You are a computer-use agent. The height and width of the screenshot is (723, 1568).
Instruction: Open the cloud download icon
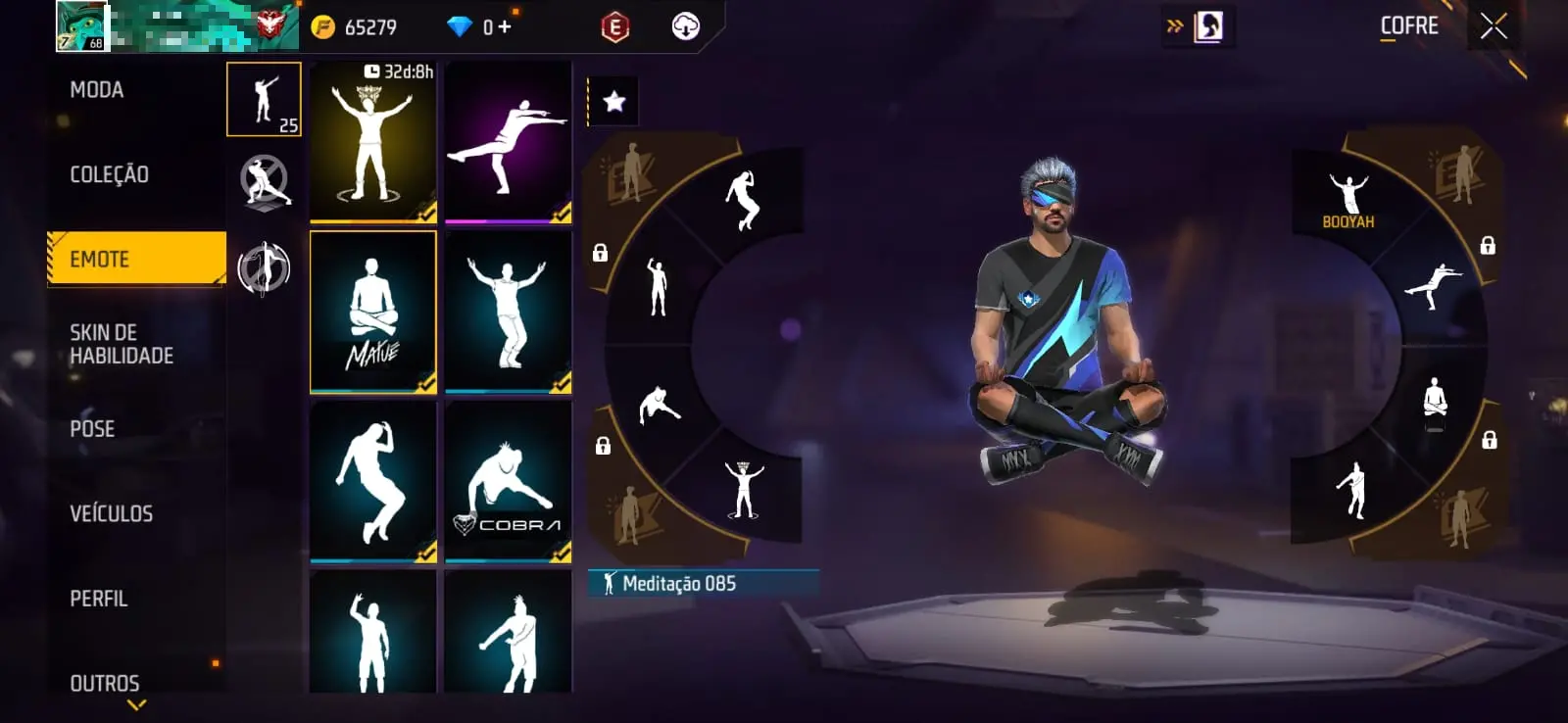pos(687,26)
